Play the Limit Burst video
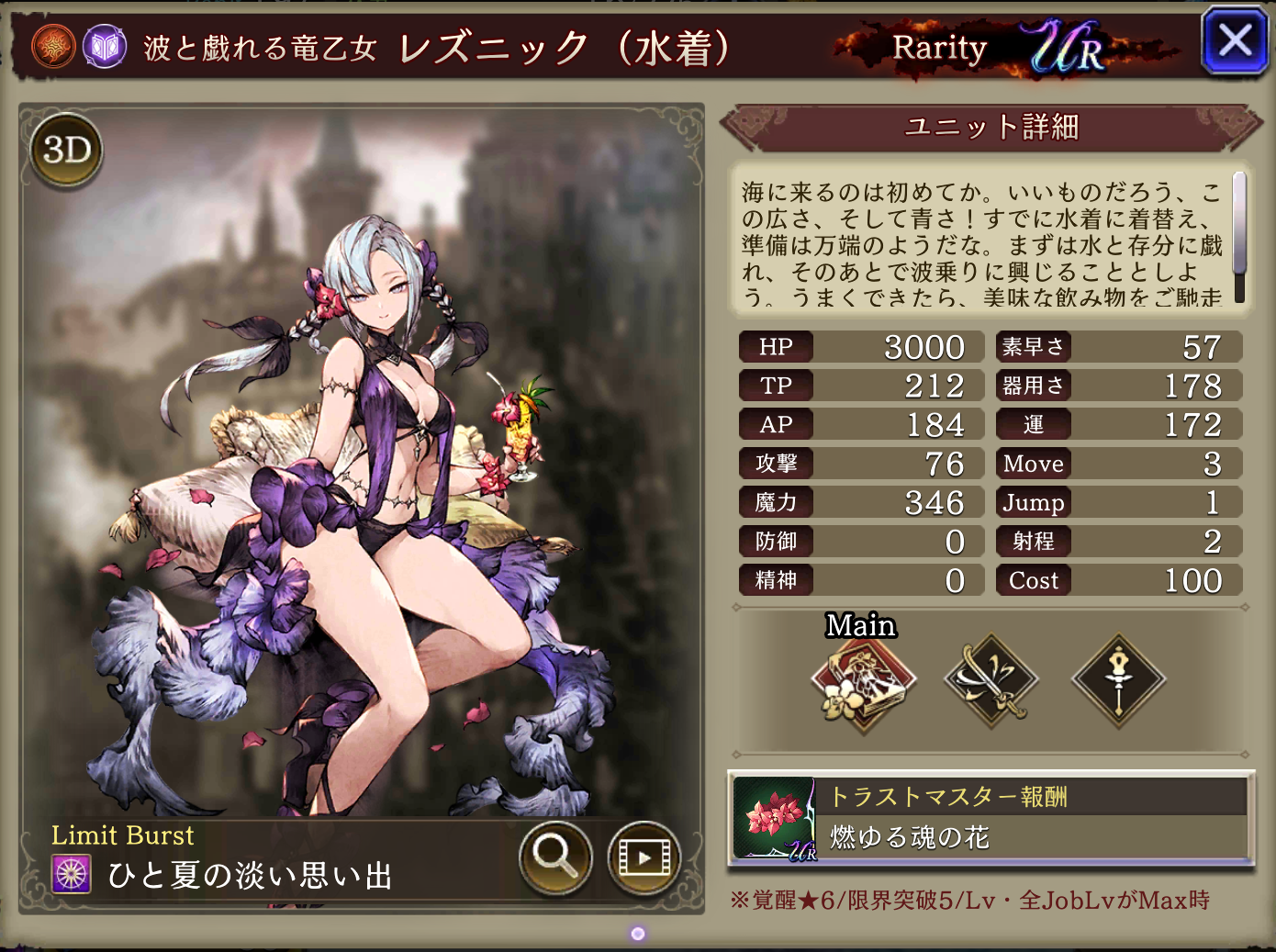1276x952 pixels. [x=644, y=857]
